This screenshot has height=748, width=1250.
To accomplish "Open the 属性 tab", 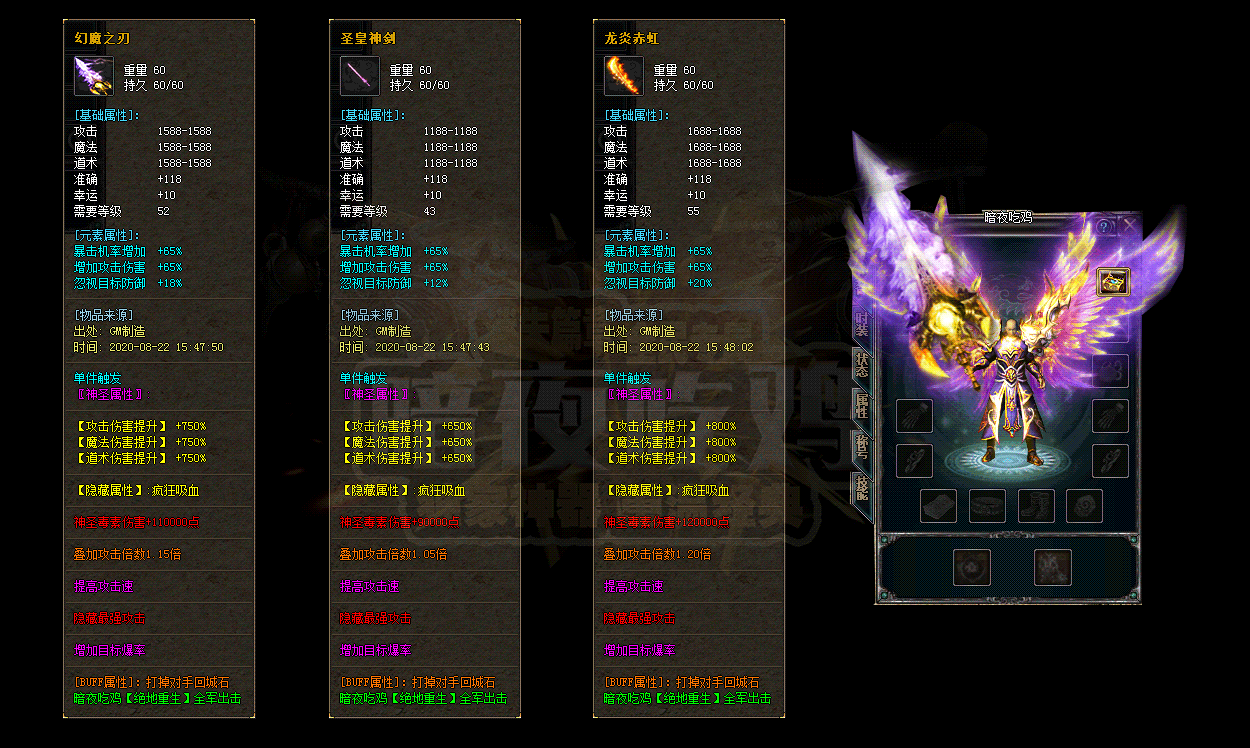I will 861,406.
